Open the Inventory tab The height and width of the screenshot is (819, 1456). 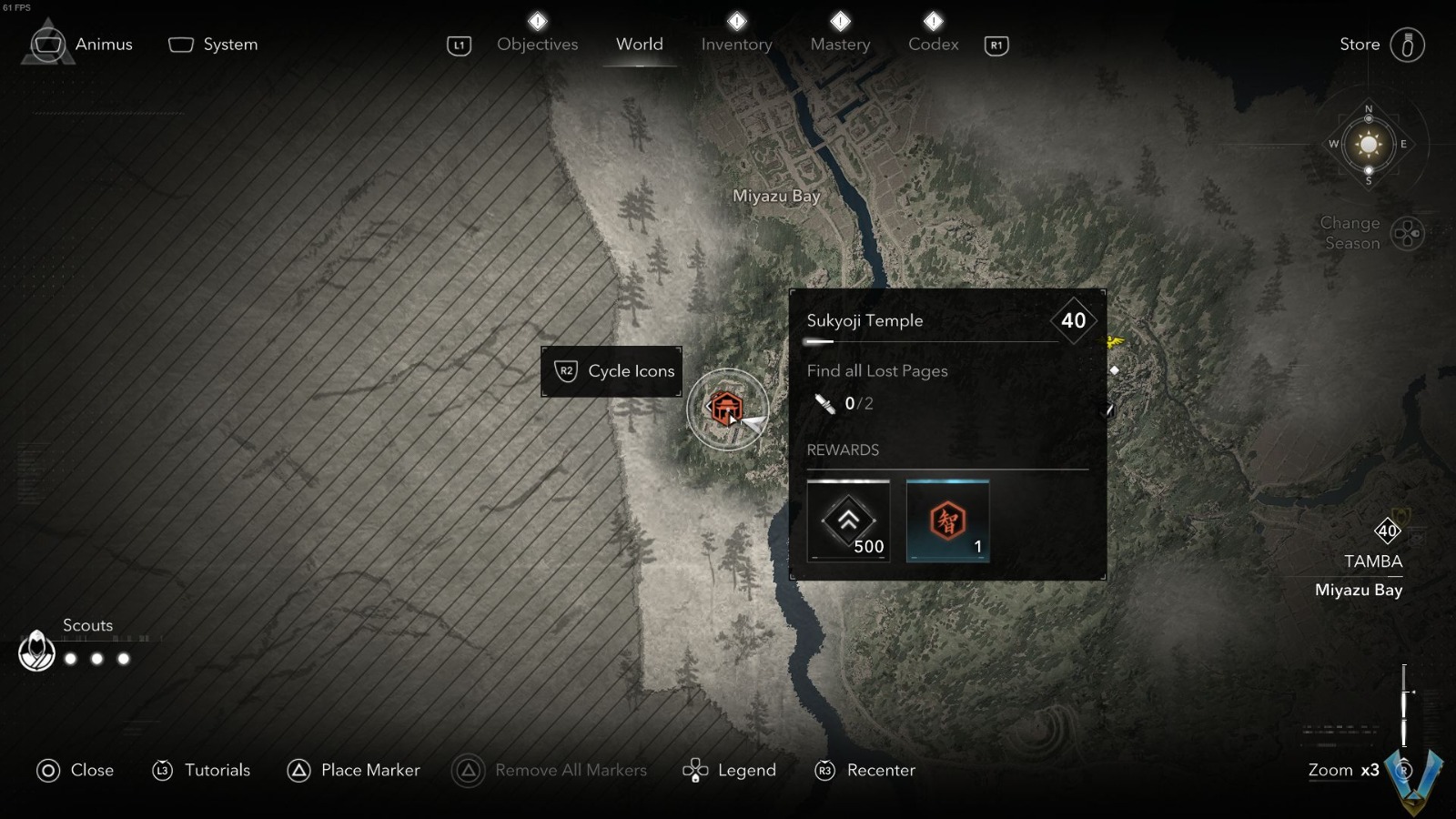tap(736, 44)
